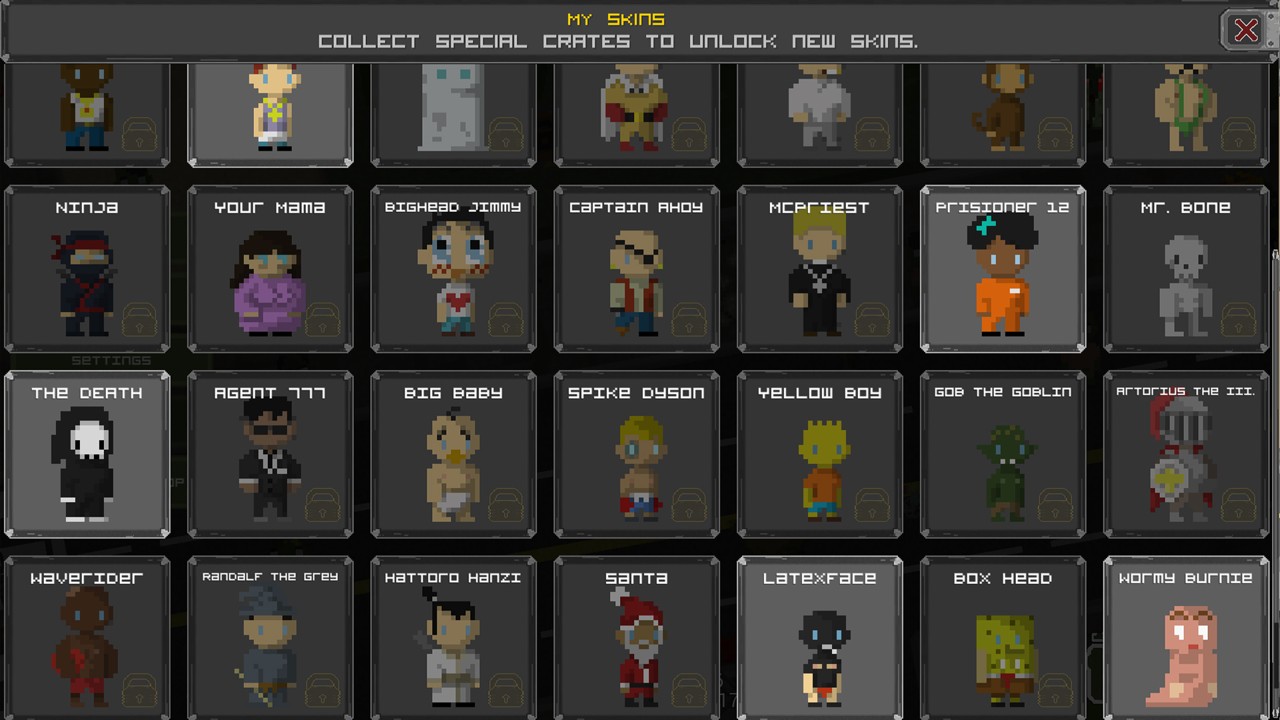Select the Santa skin tile

(x=636, y=638)
